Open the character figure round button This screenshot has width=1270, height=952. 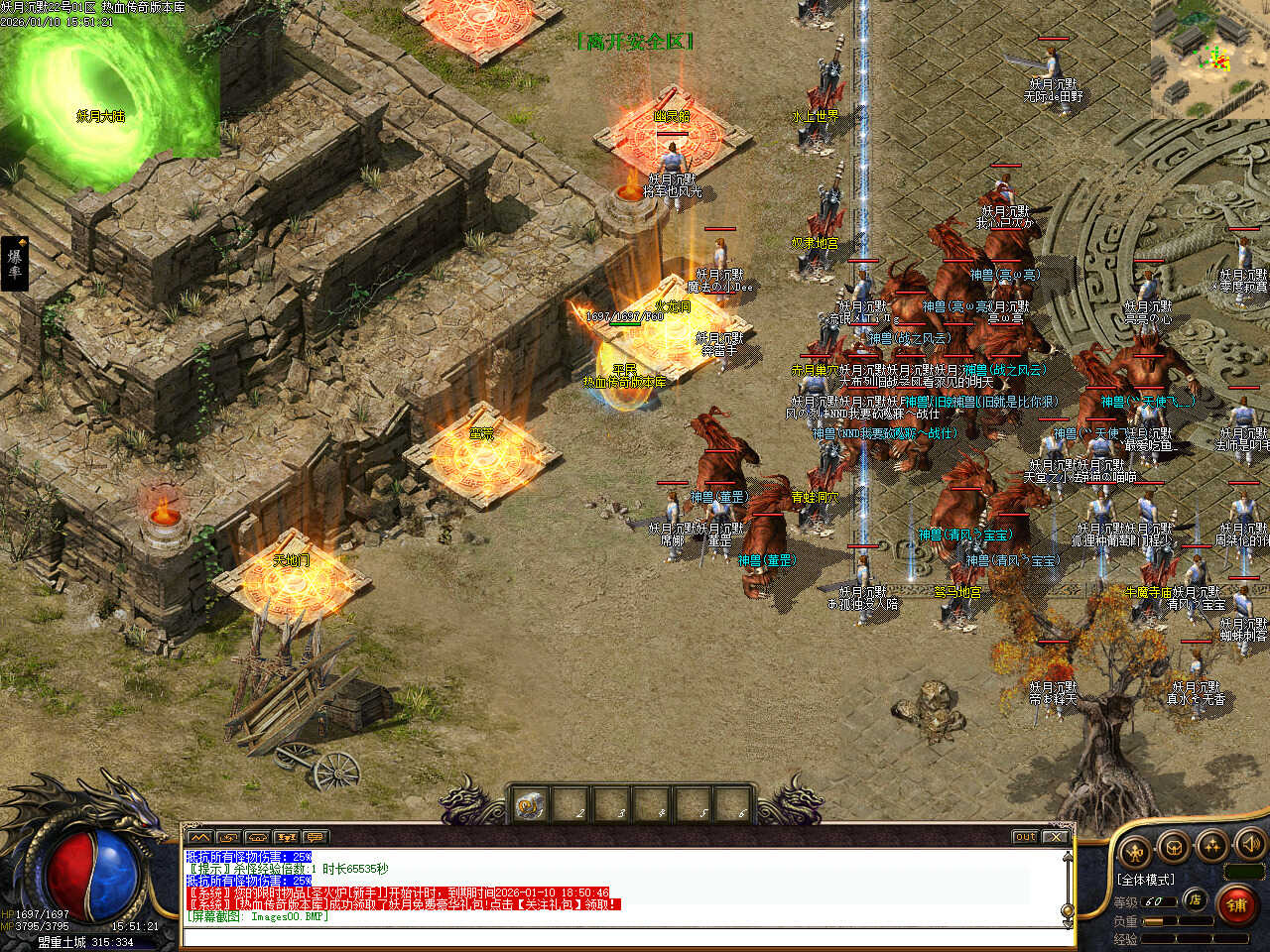pos(1134,850)
